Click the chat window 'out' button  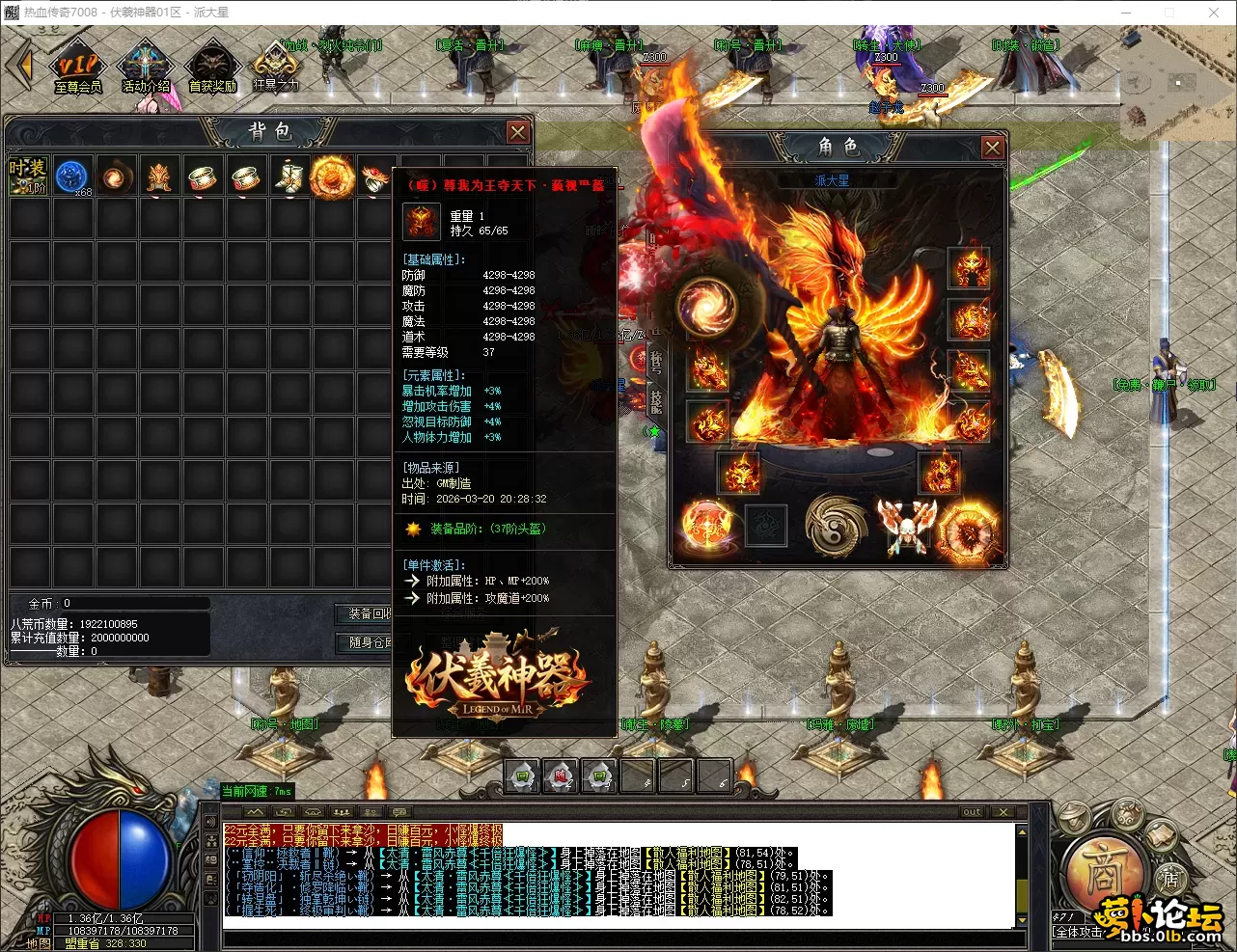click(972, 812)
